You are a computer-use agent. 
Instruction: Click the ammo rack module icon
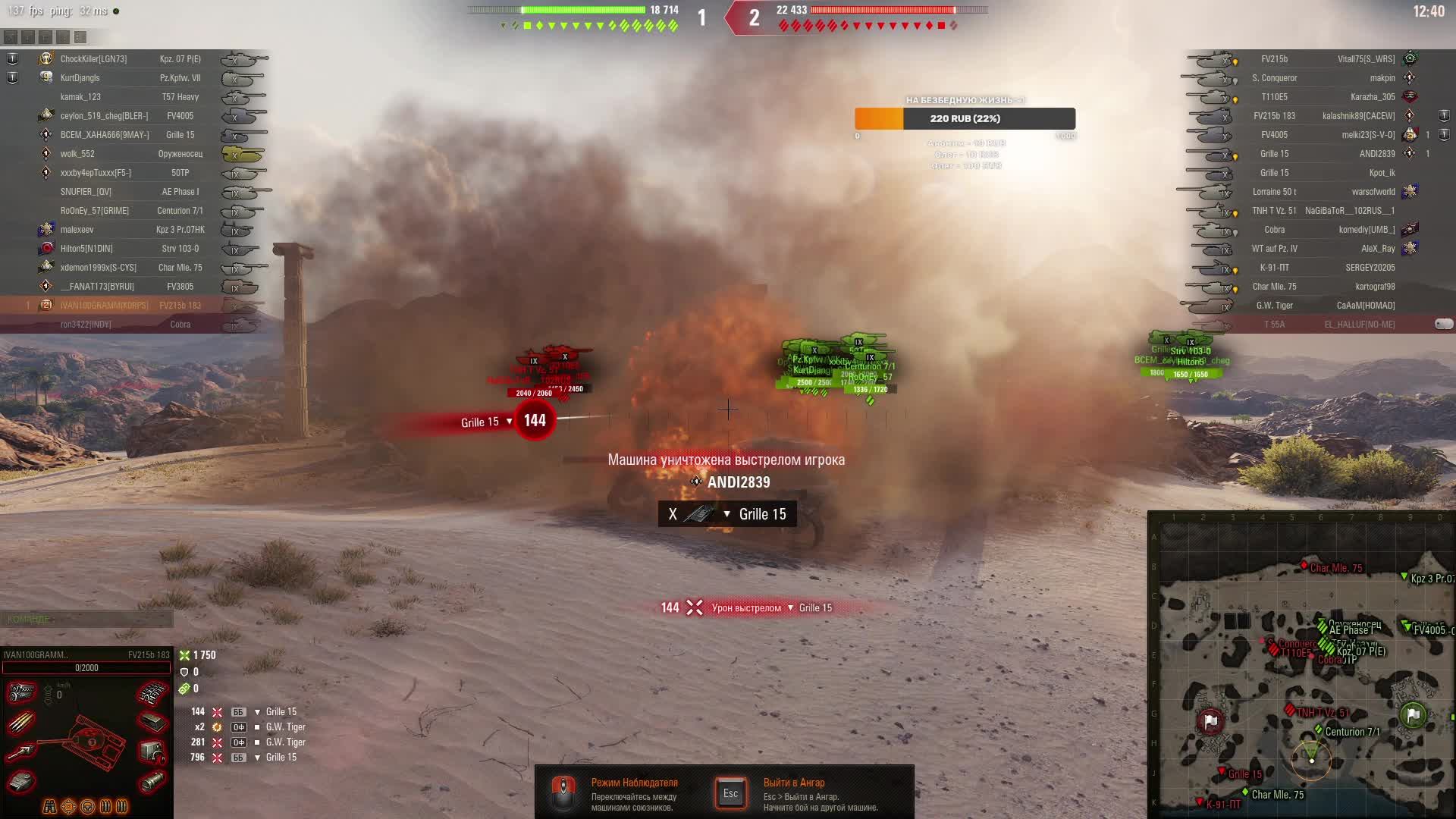(21, 722)
